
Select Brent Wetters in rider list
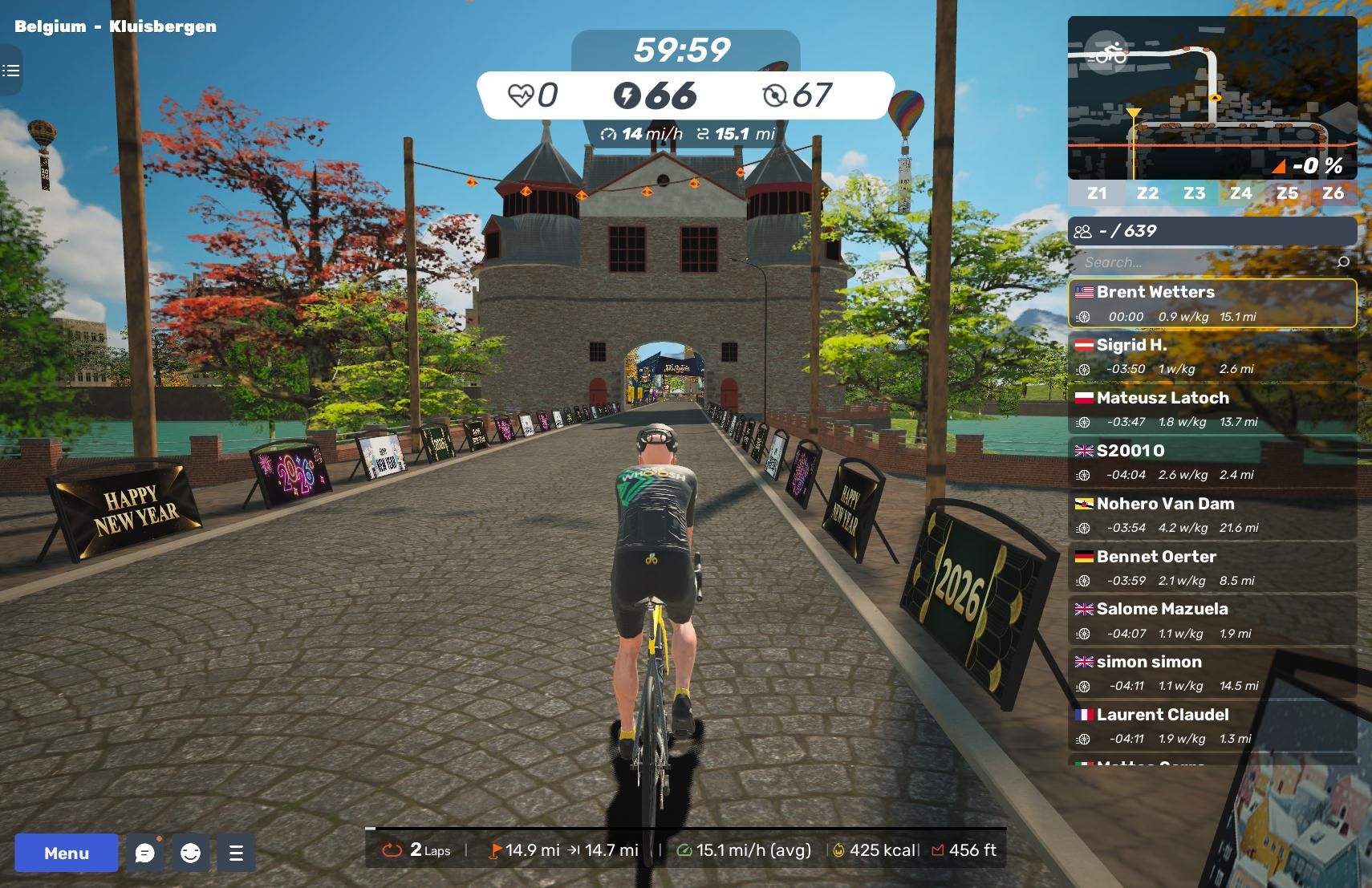point(1212,303)
